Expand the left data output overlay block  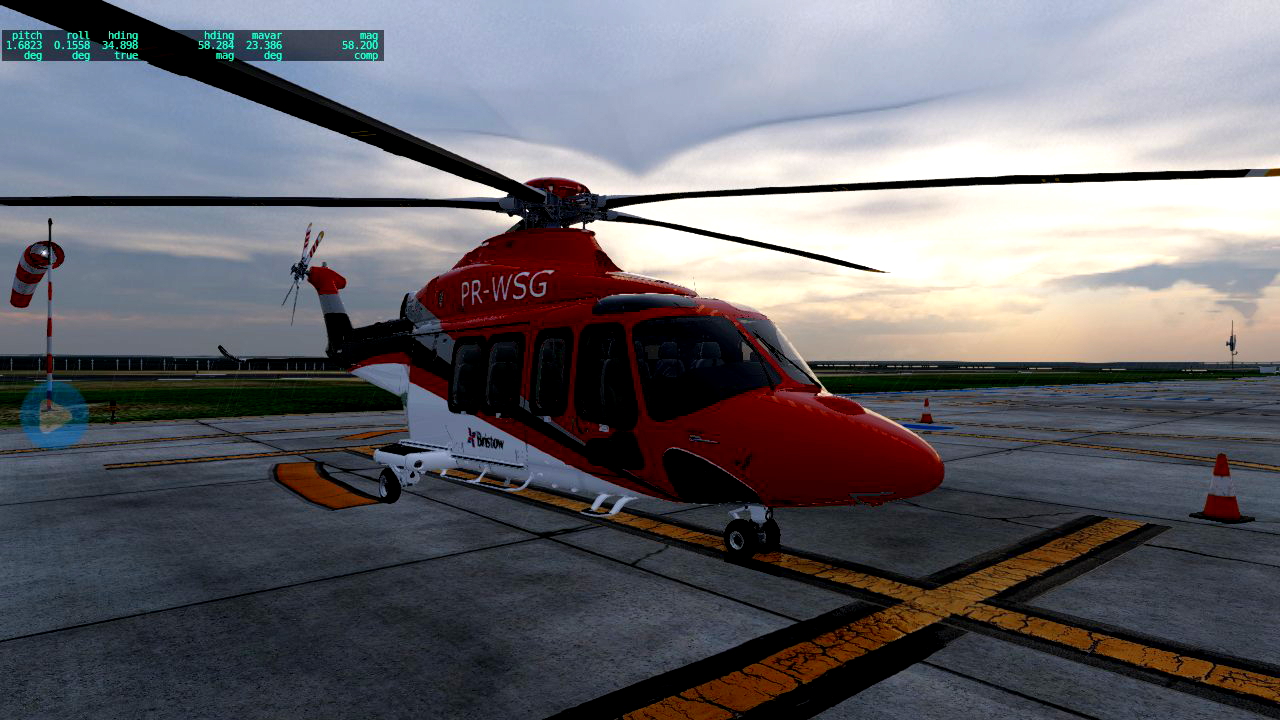(70, 43)
